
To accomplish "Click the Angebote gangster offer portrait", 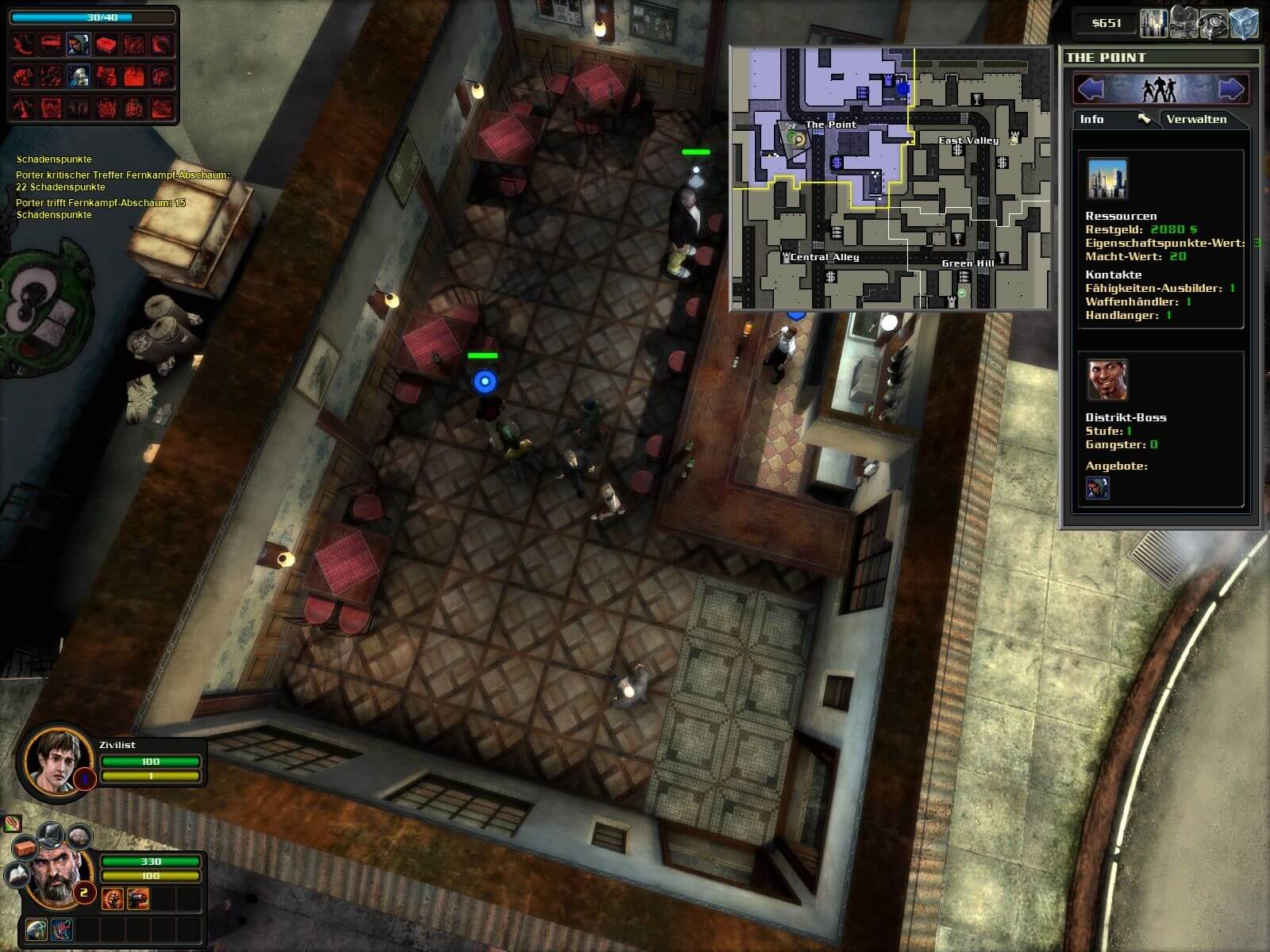I will pyautogui.click(x=1097, y=488).
